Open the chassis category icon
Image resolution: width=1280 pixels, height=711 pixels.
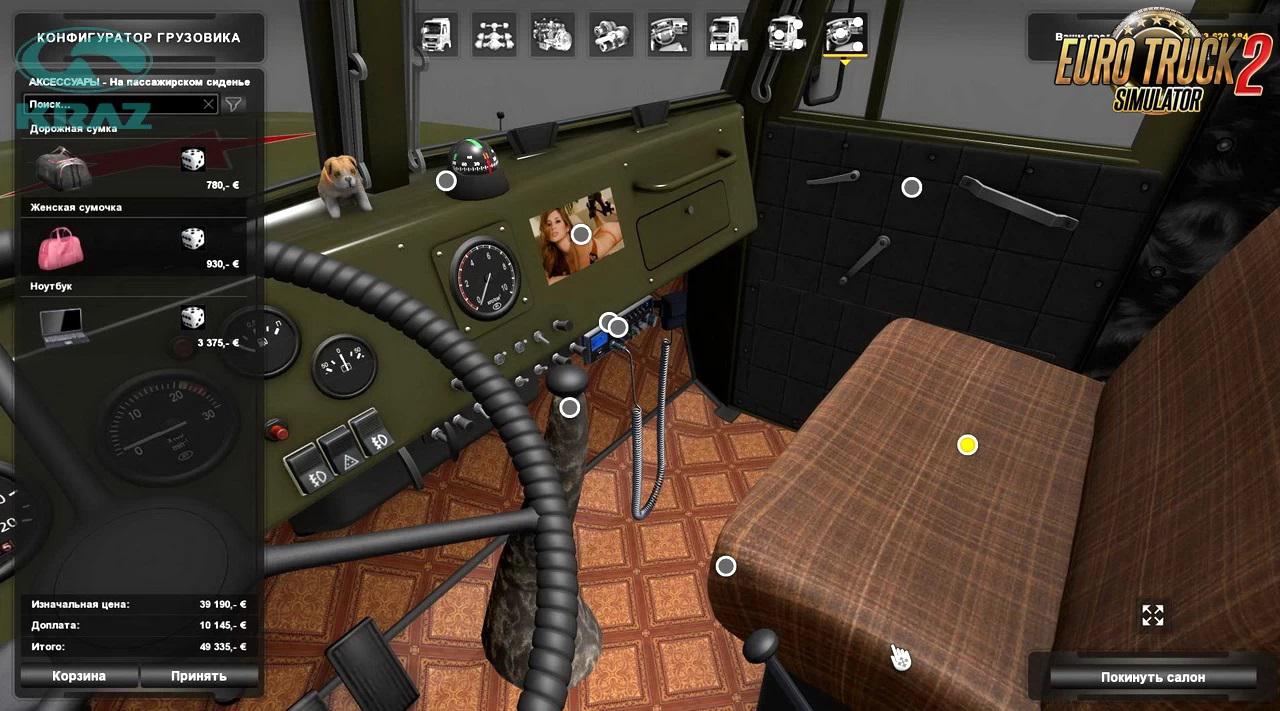(x=494, y=35)
